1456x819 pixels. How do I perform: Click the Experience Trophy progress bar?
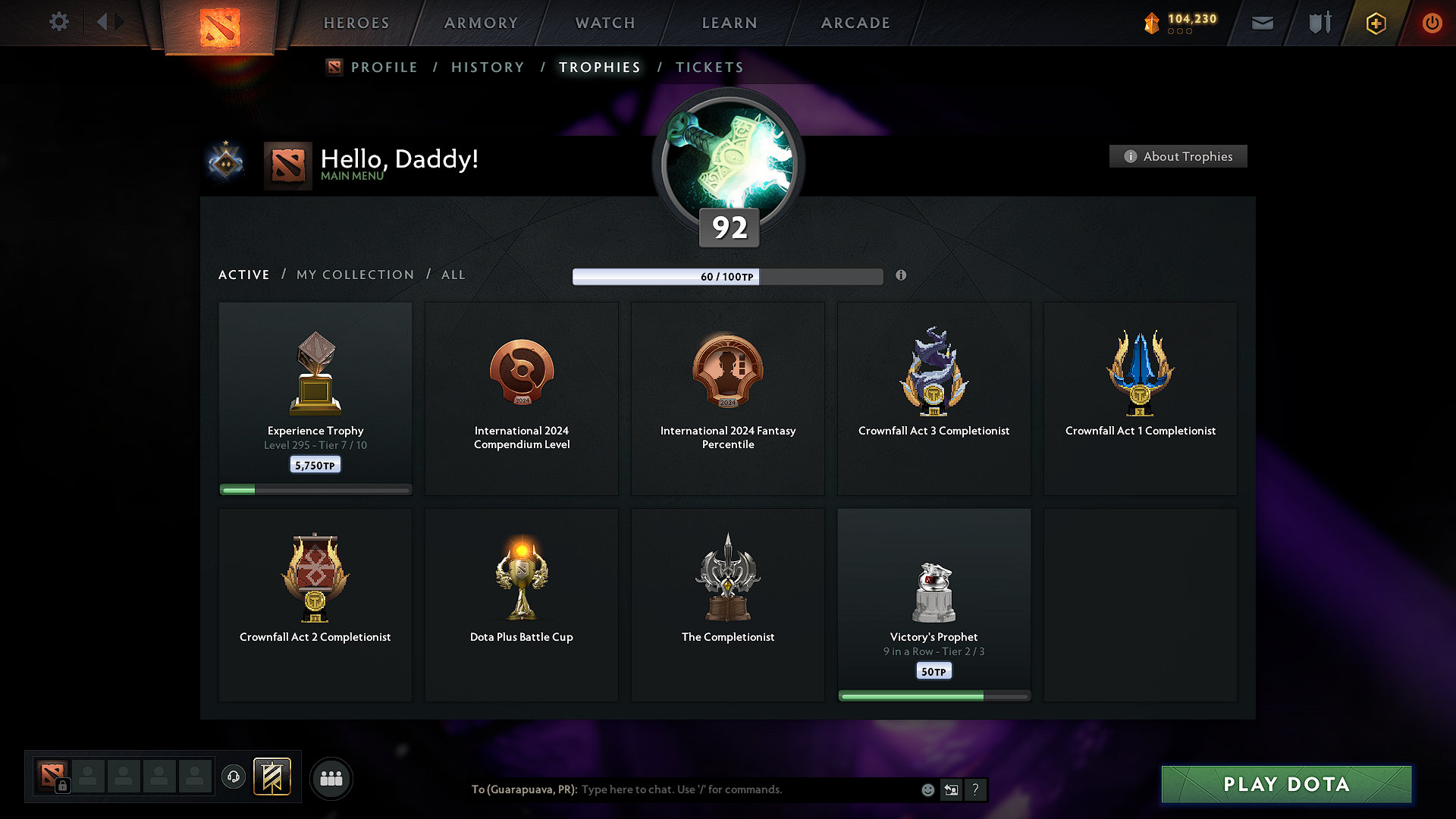click(x=315, y=489)
